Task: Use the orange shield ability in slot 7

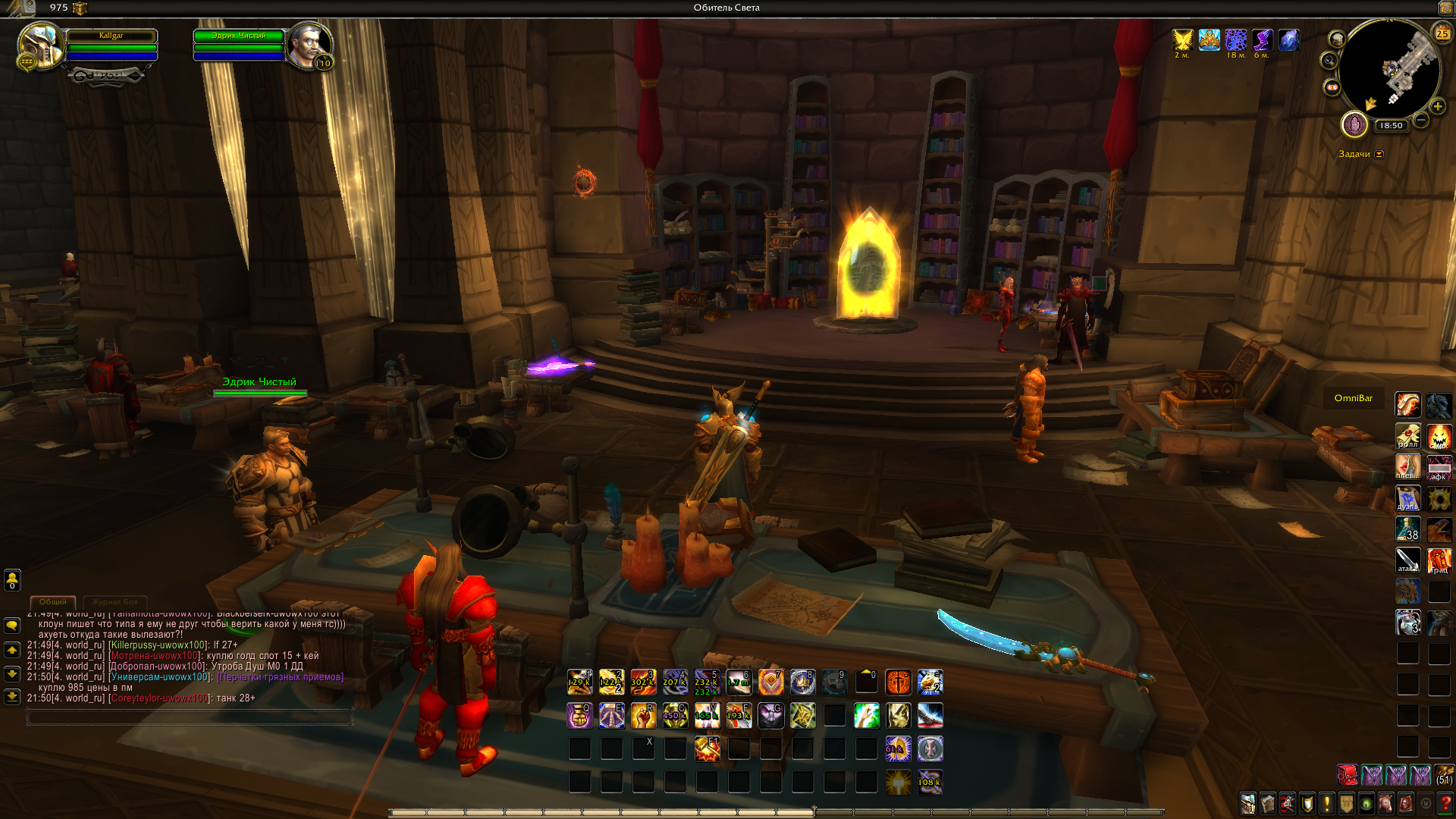Action: pos(770,682)
